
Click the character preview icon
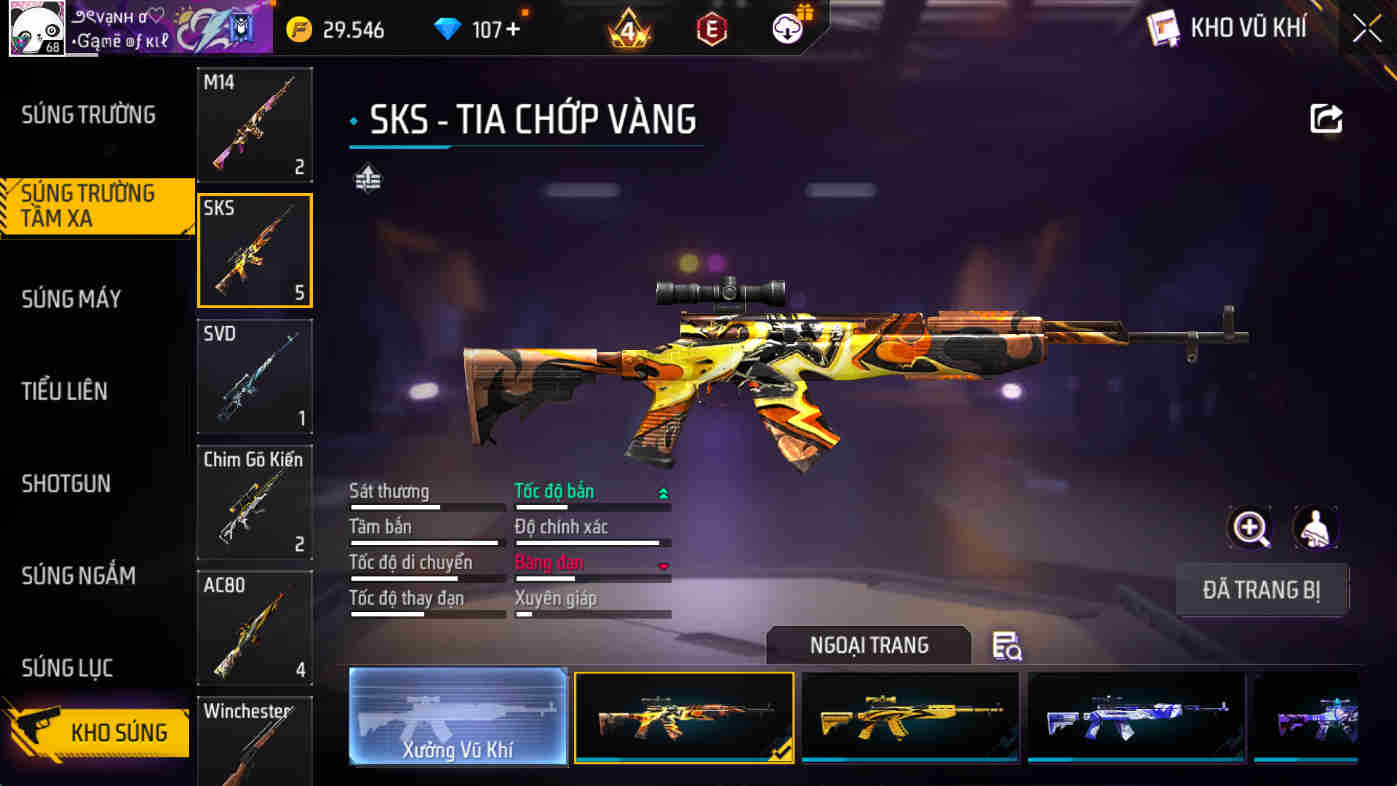tap(1317, 527)
